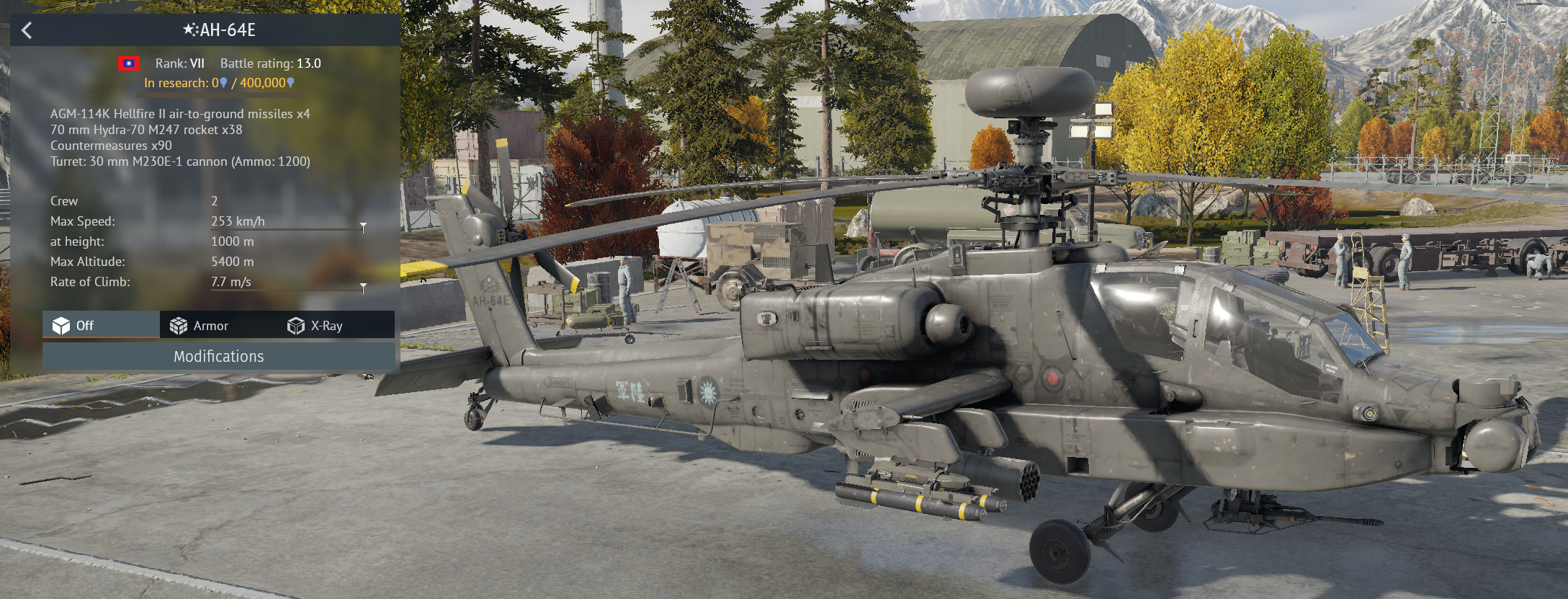
Task: Open the Modifications panel
Action: point(218,356)
